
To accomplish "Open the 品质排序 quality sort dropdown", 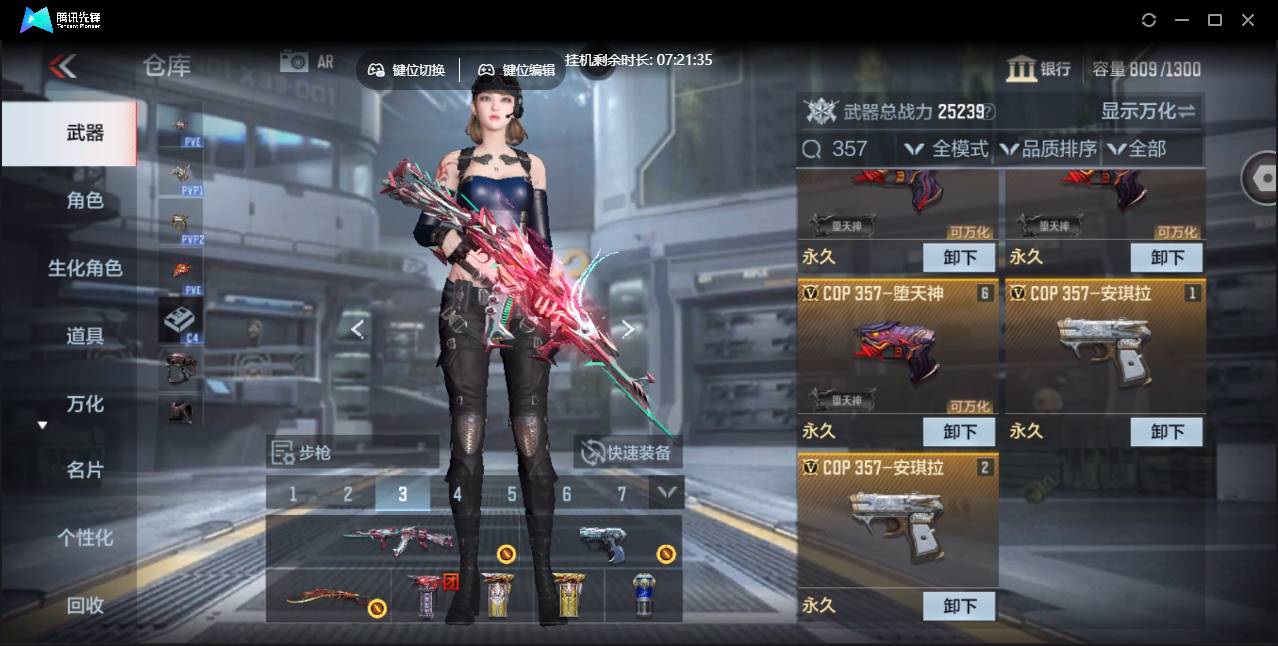I will tap(1049, 149).
